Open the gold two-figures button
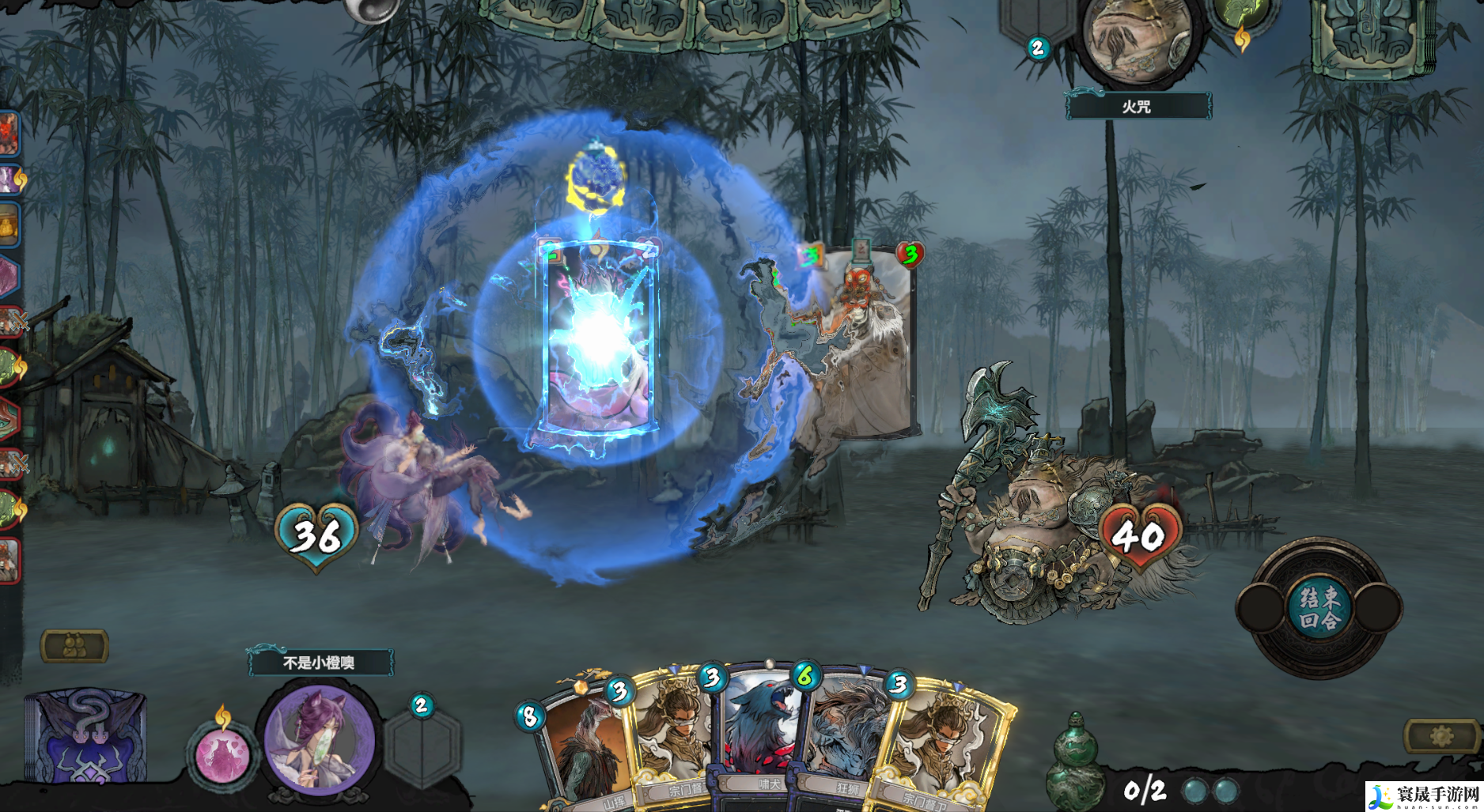The image size is (1484, 812). (74, 646)
